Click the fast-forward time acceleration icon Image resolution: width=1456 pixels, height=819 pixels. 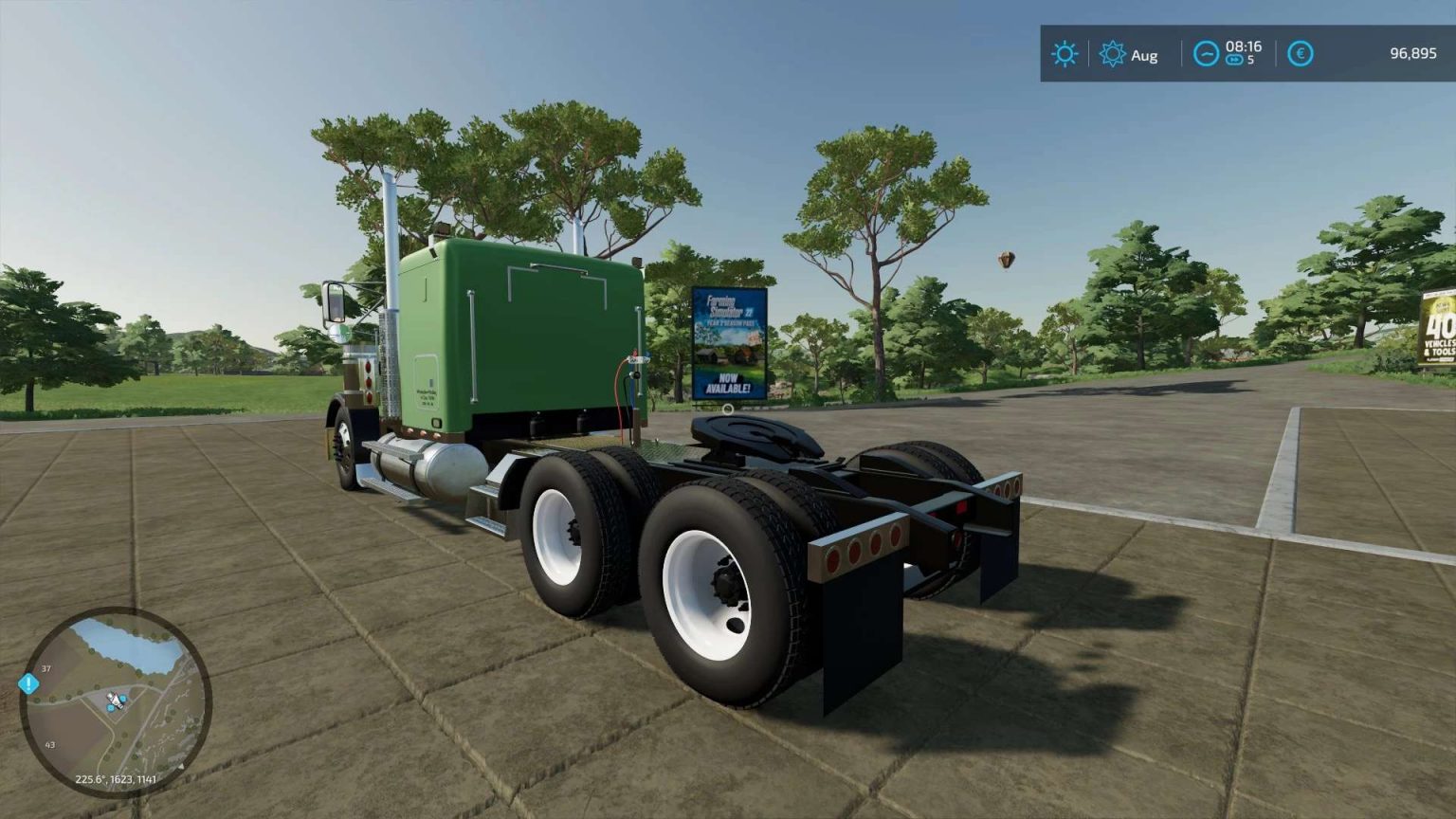1234,59
